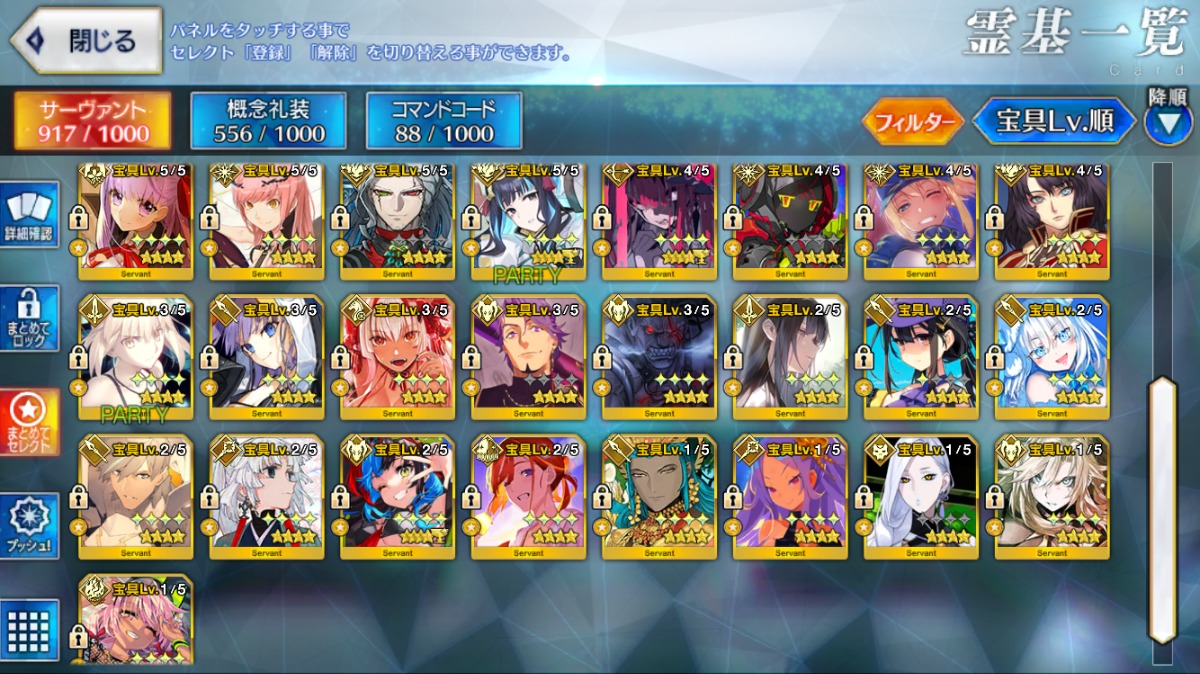Image resolution: width=1200 pixels, height=674 pixels.
Task: Select the blue-haired servant with glasses card
Action: point(1051,355)
